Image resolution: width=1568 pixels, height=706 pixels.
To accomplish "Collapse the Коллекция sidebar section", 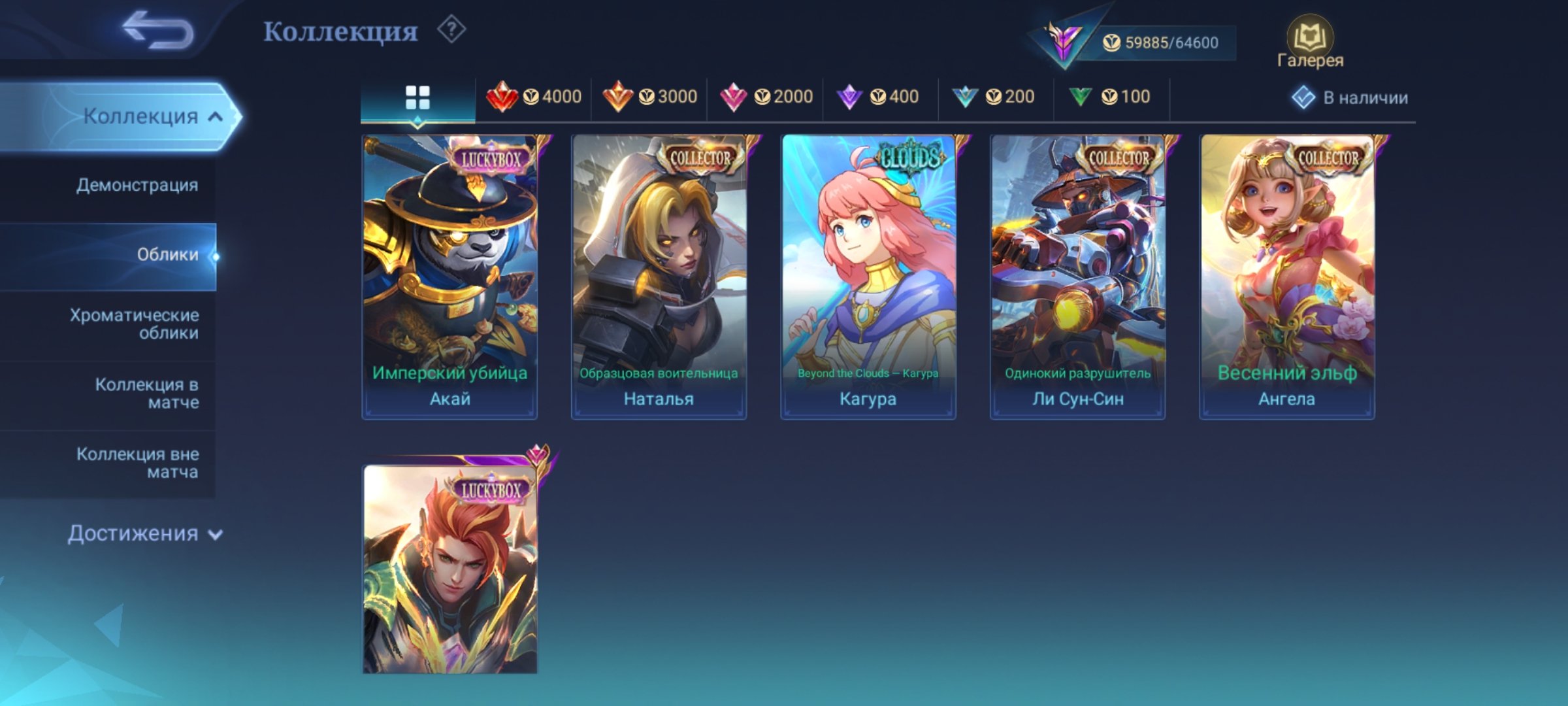I will point(148,114).
